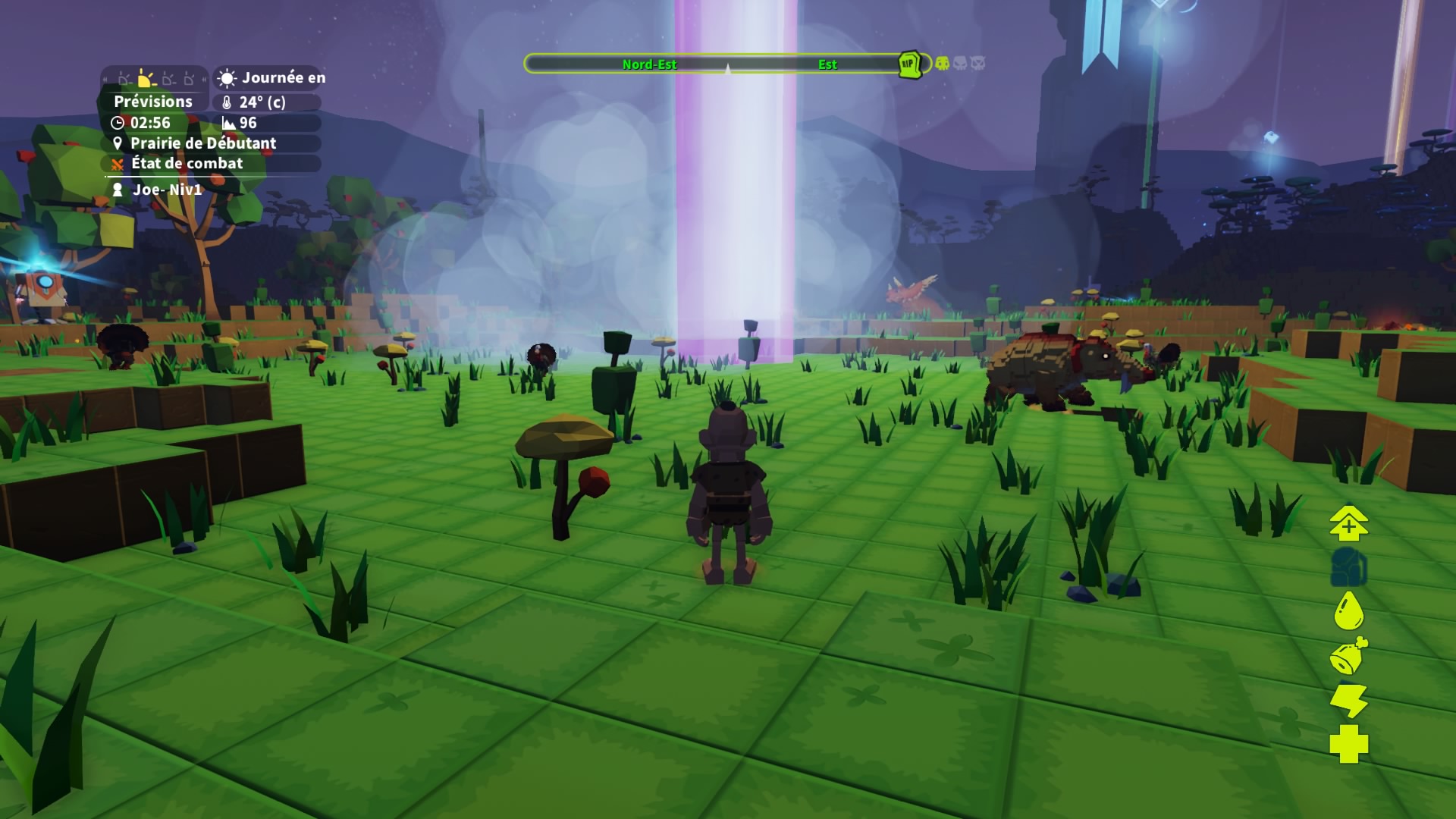Screen dimensions: 1456x819
Task: Click the highlighted sun forecast icon
Action: (146, 78)
